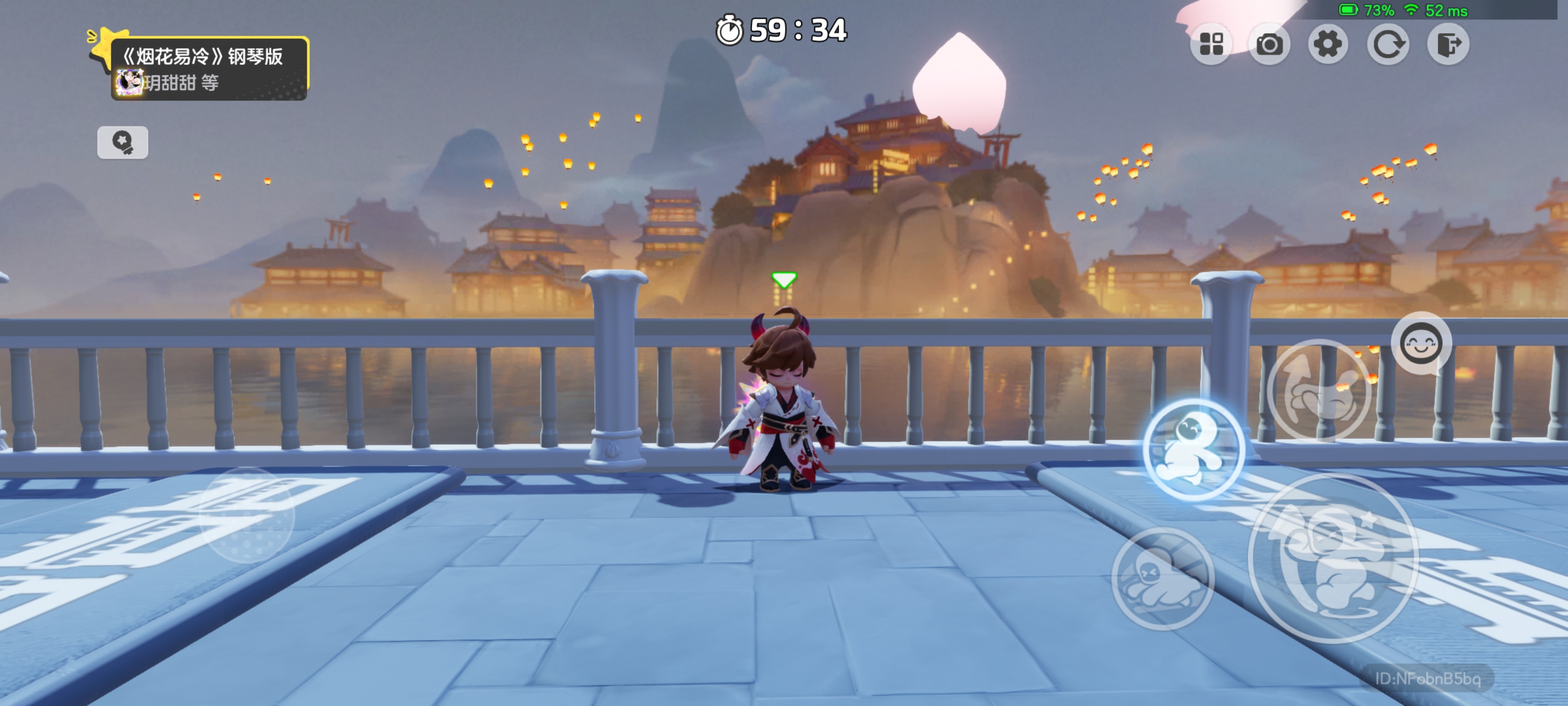Use the grab and lift action button
This screenshot has width=1568, height=706.
[x=1319, y=390]
